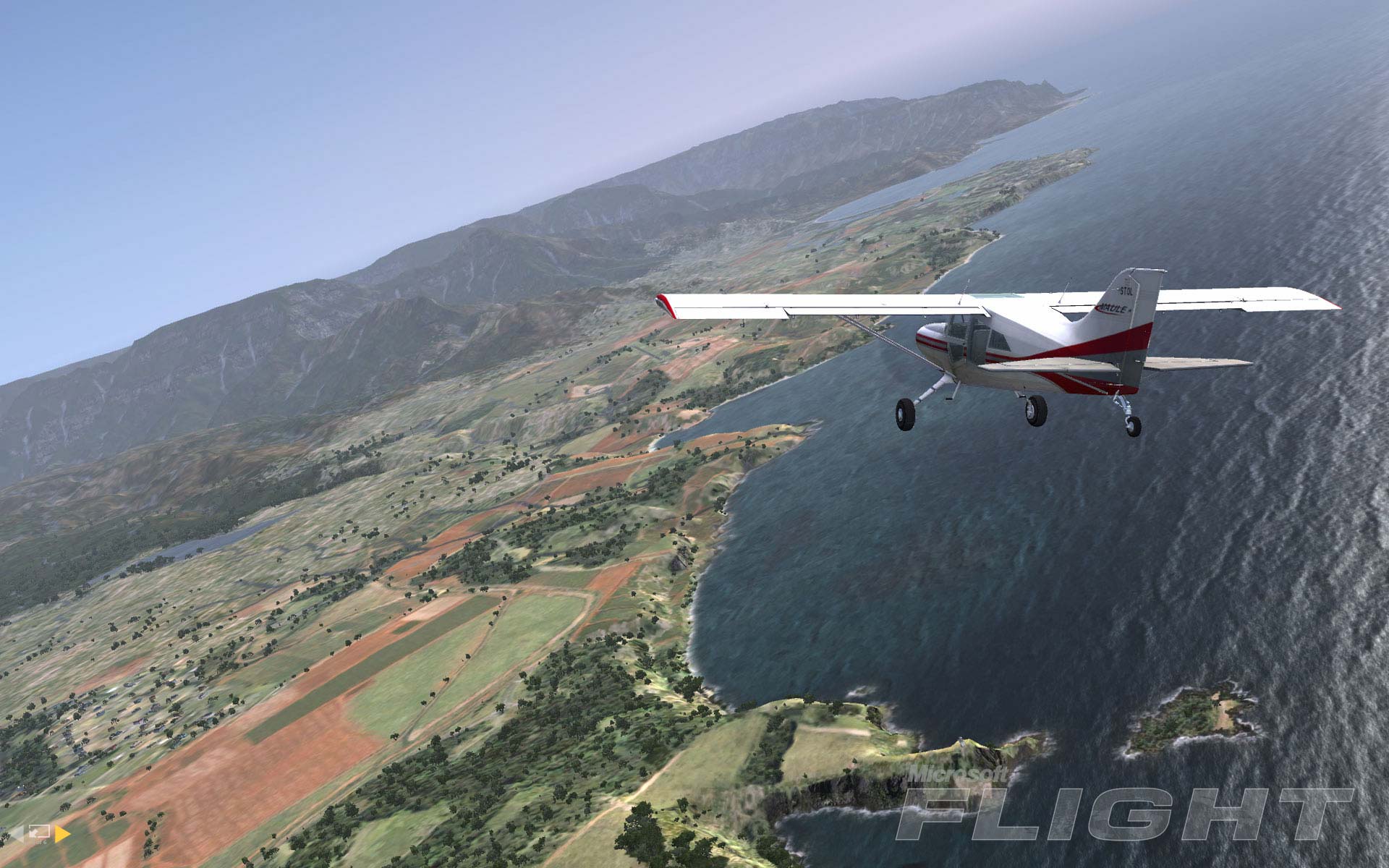The height and width of the screenshot is (868, 1389).
Task: Click the faded left arrow button
Action: click(17, 834)
